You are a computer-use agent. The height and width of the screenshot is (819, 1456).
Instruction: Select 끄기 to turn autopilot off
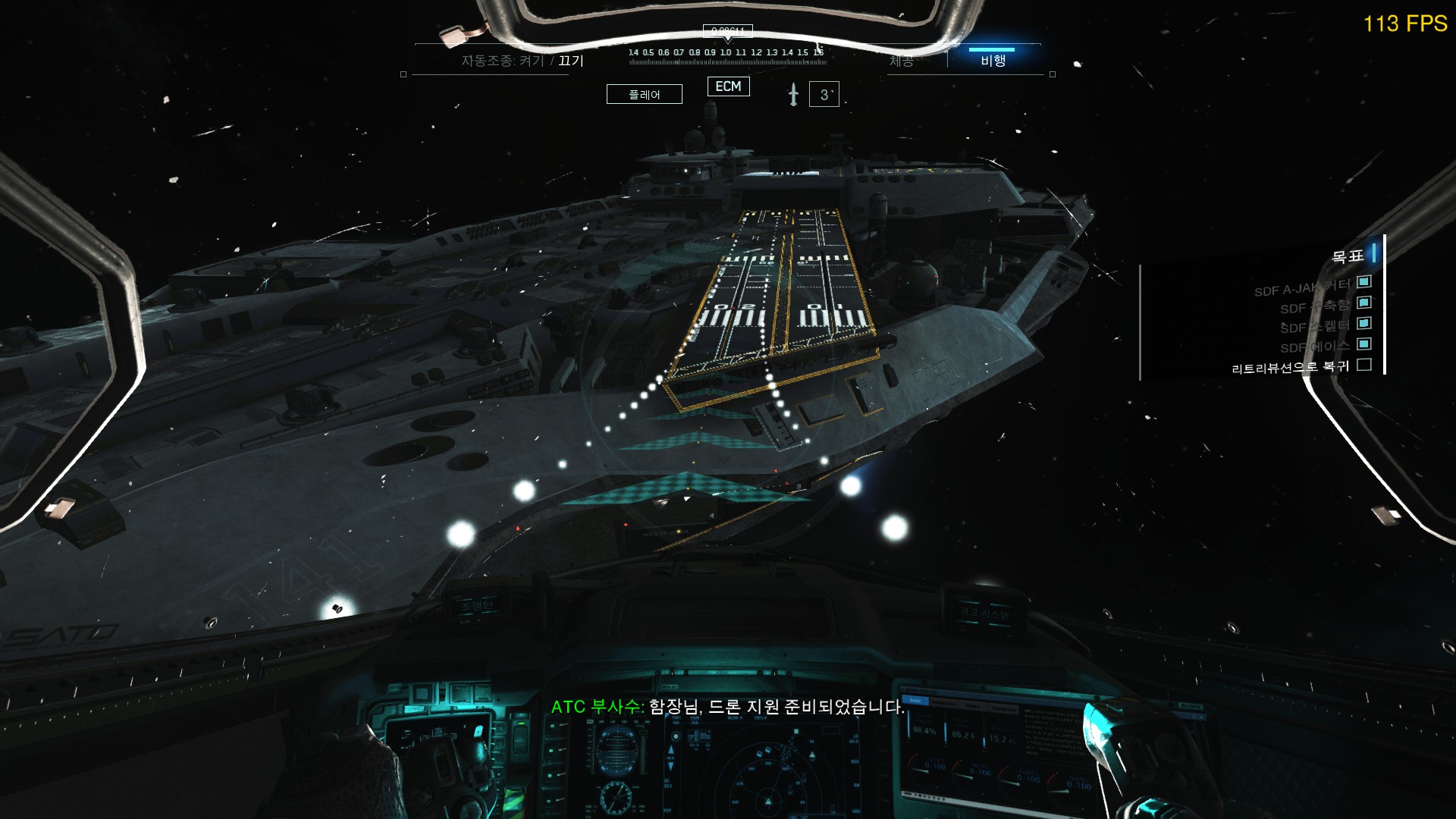click(x=571, y=61)
